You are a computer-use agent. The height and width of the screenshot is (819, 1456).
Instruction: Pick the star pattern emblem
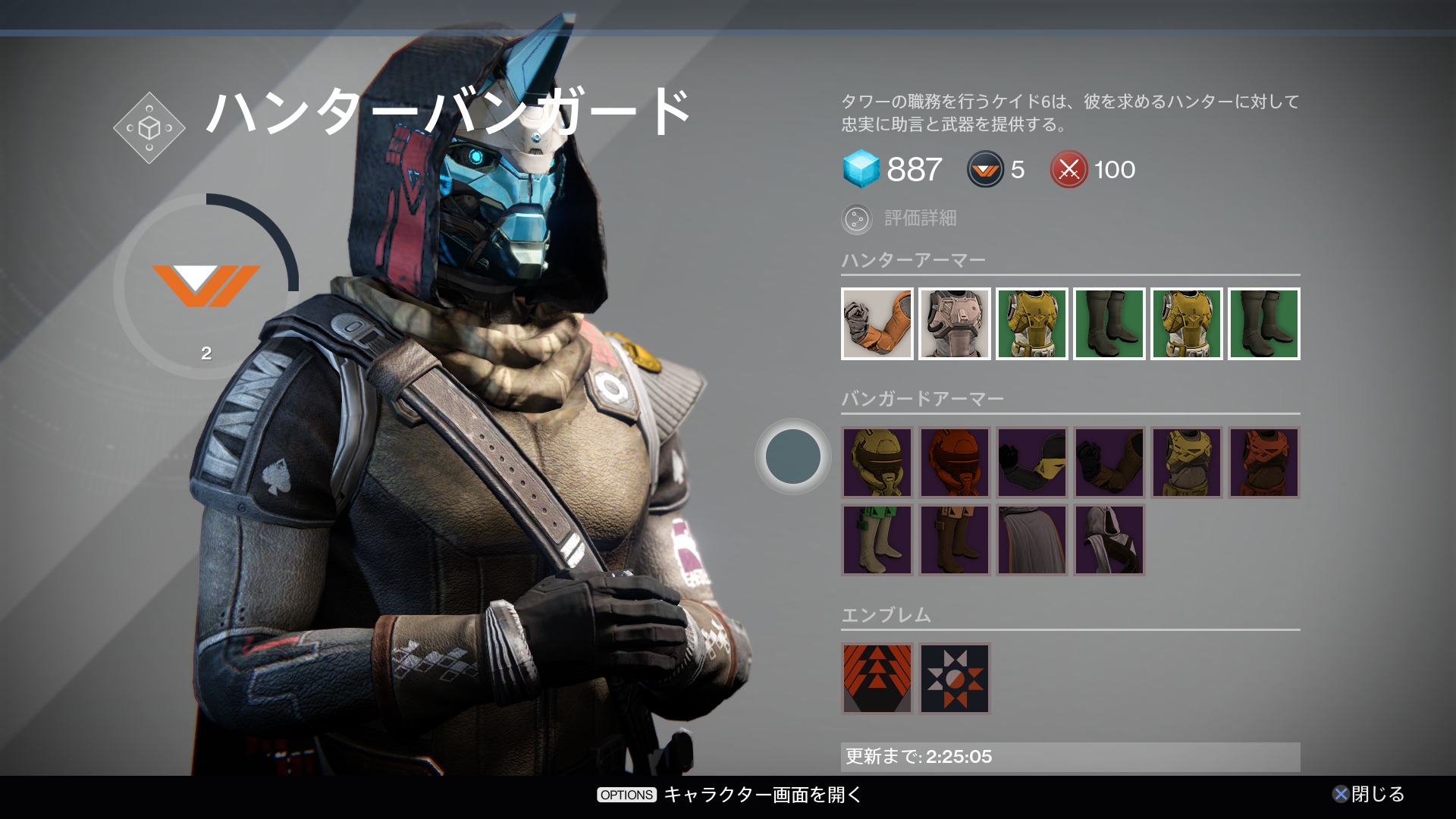(955, 679)
